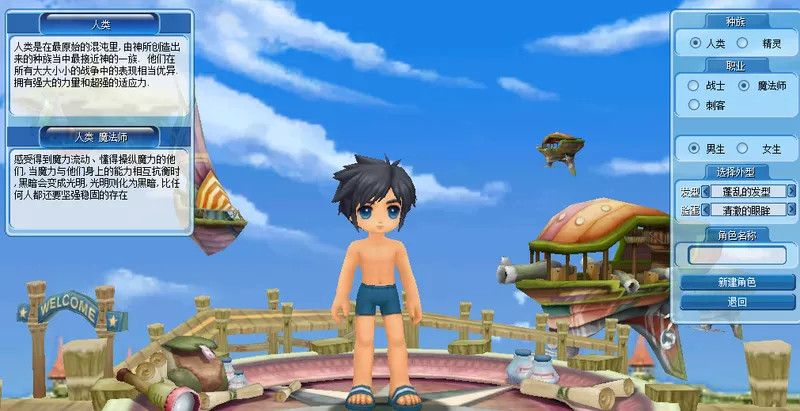The height and width of the screenshot is (411, 800).
Task: Choose the 精灵 (Elf) race option
Action: [742, 43]
